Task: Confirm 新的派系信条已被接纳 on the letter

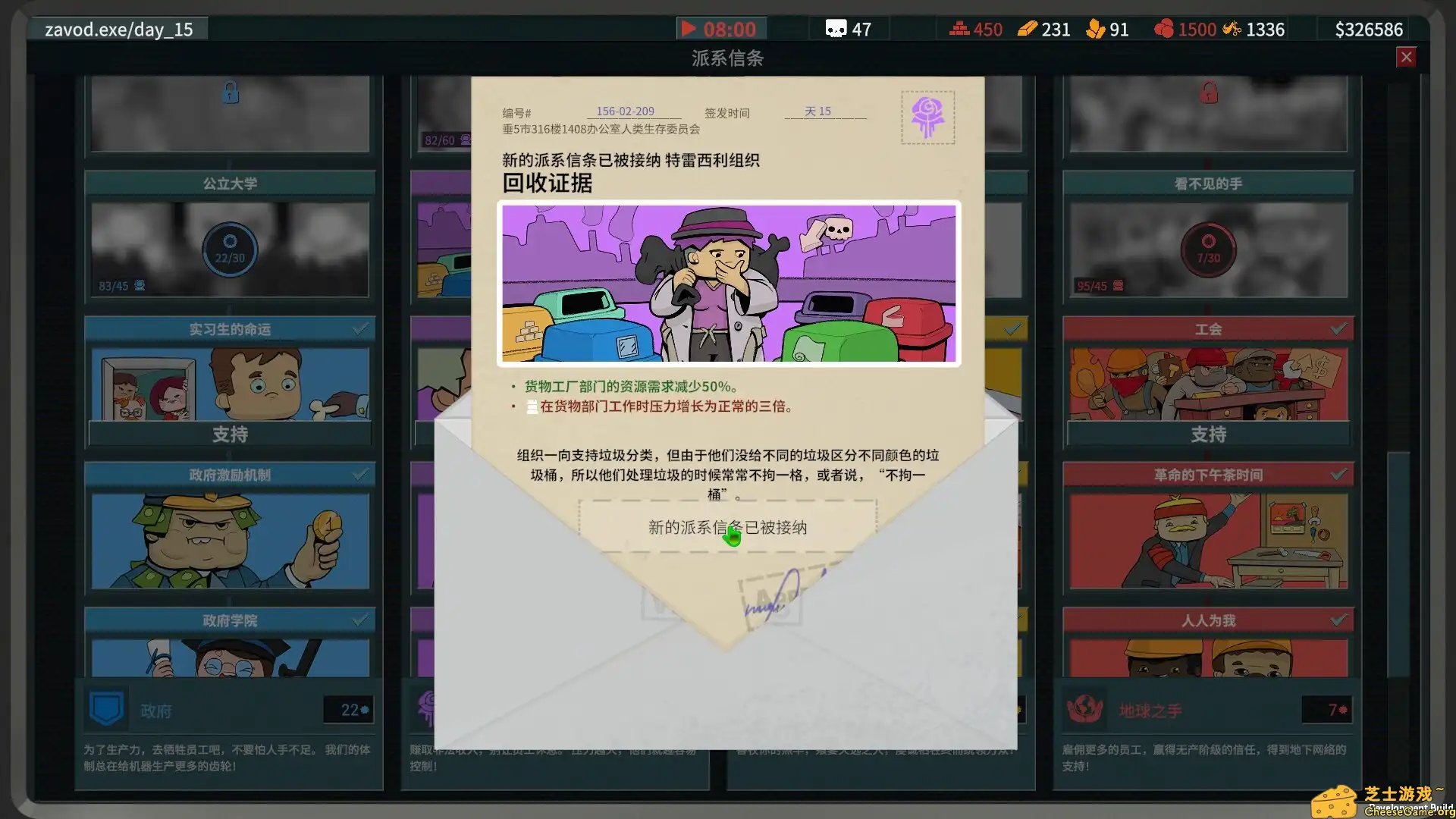Action: [728, 527]
